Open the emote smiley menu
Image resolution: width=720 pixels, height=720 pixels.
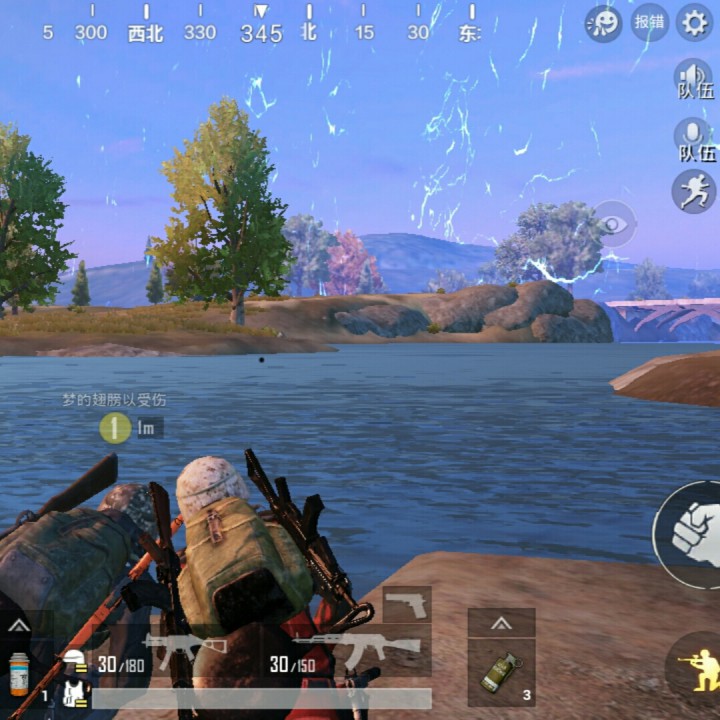coord(603,22)
